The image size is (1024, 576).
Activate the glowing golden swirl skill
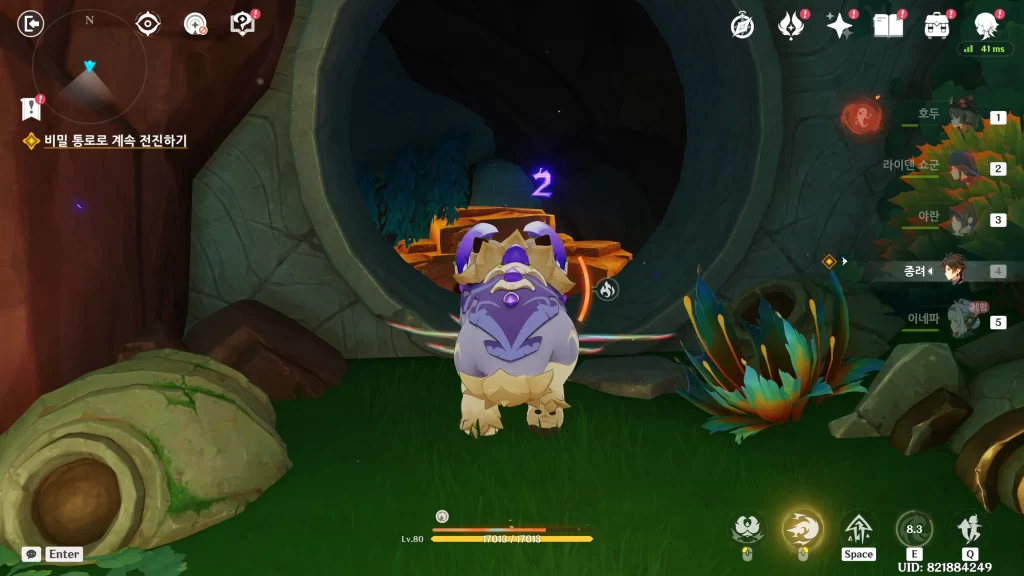(x=802, y=527)
